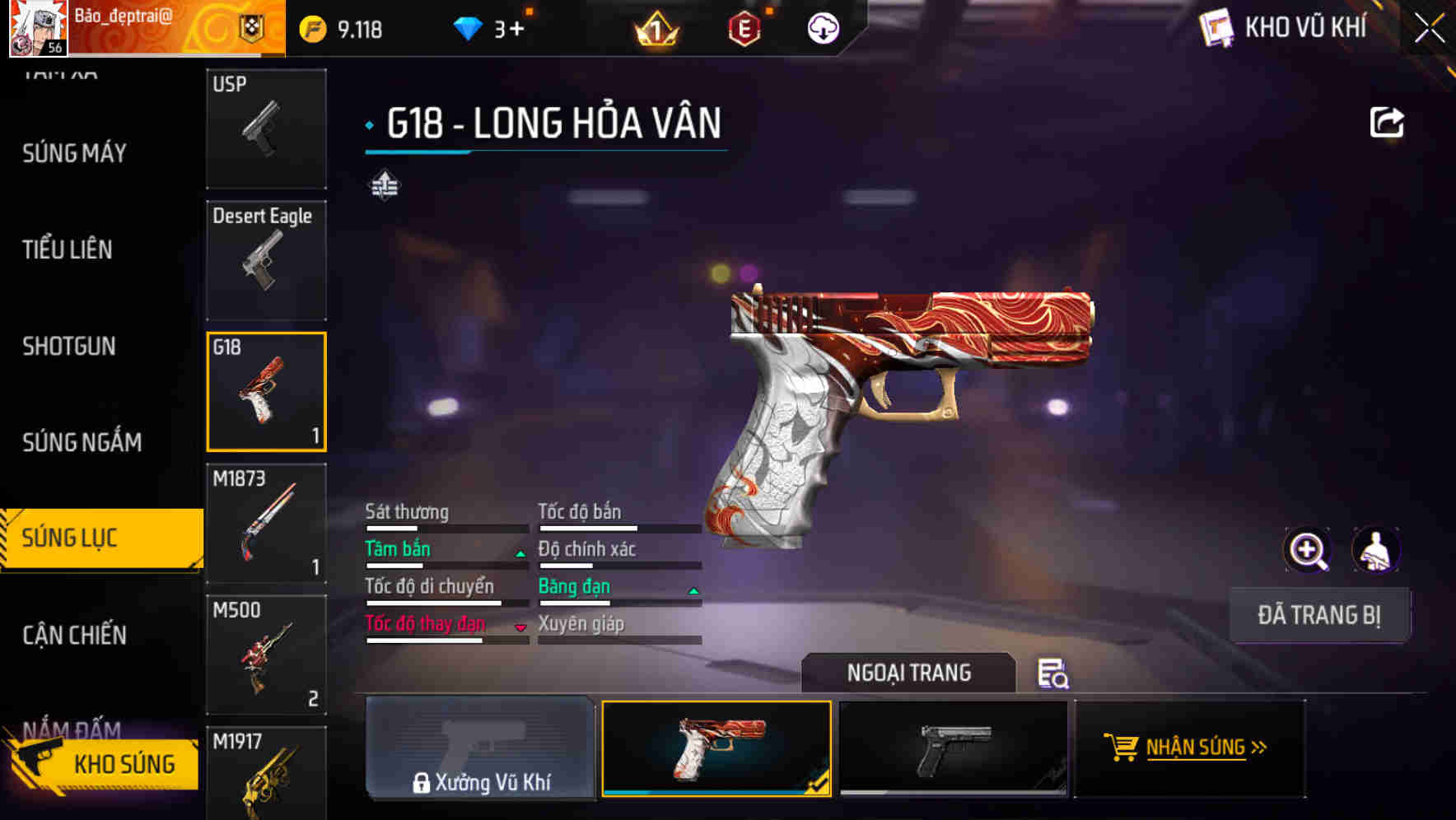Image resolution: width=1456 pixels, height=820 pixels.
Task: Preview the skin on the character
Action: point(1375,550)
